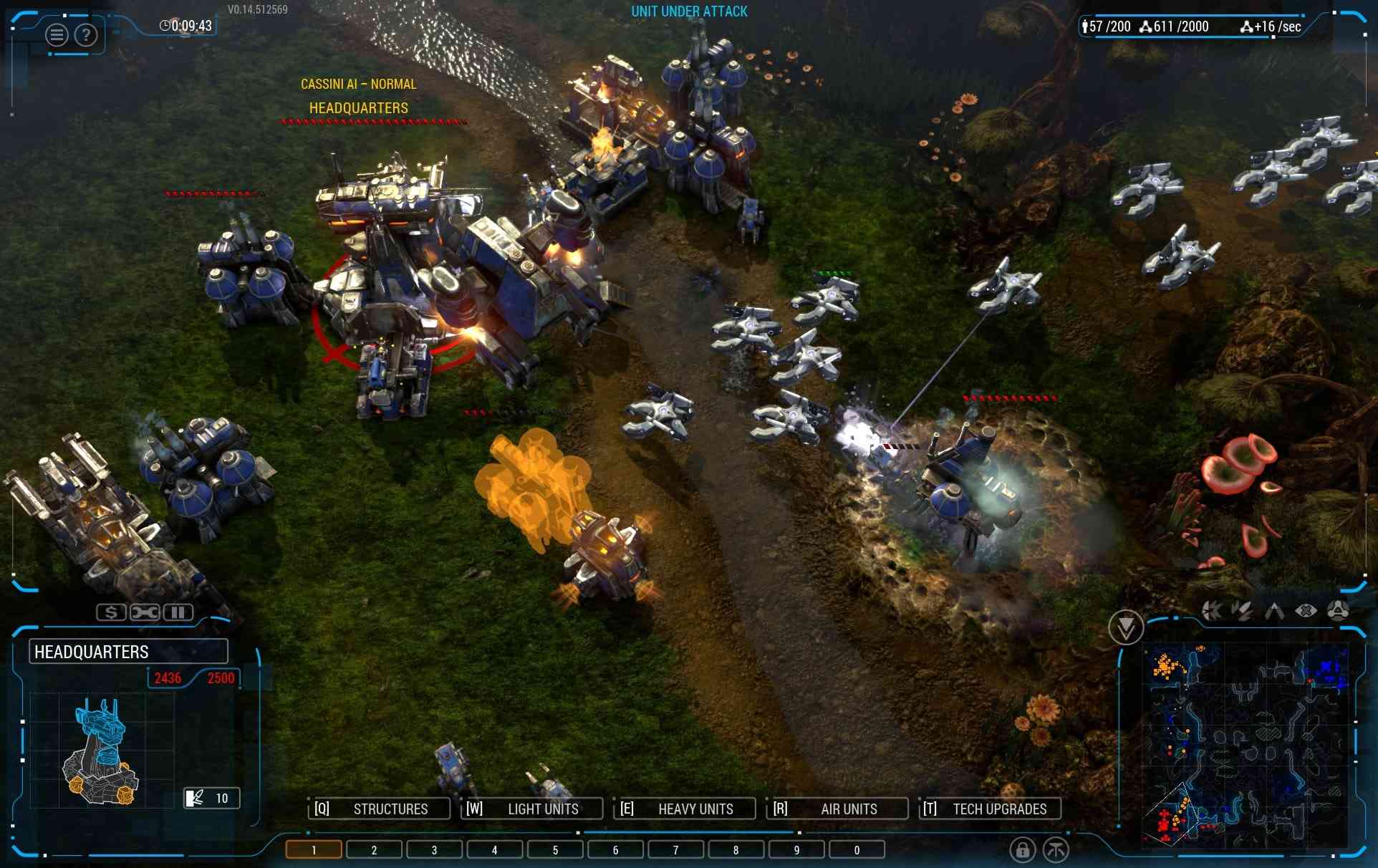
Task: Choose control group 5
Action: (555, 850)
